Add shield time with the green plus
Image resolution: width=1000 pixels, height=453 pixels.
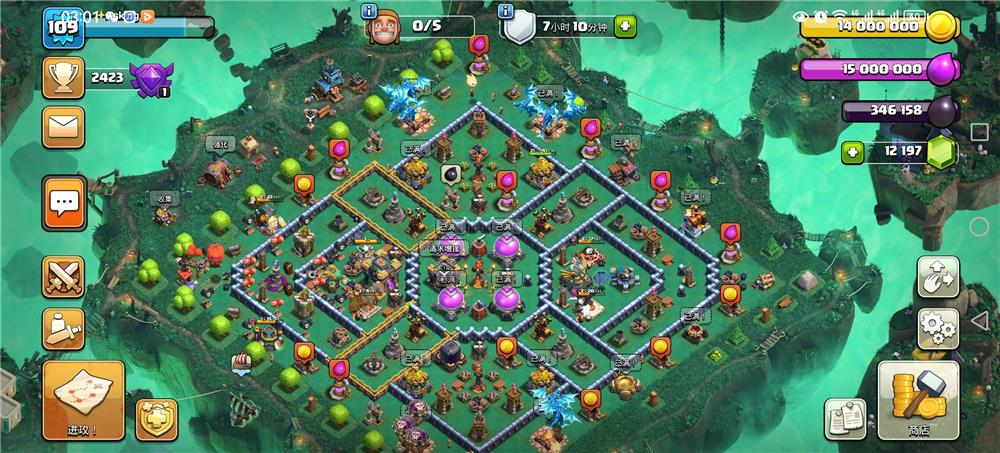[x=625, y=26]
